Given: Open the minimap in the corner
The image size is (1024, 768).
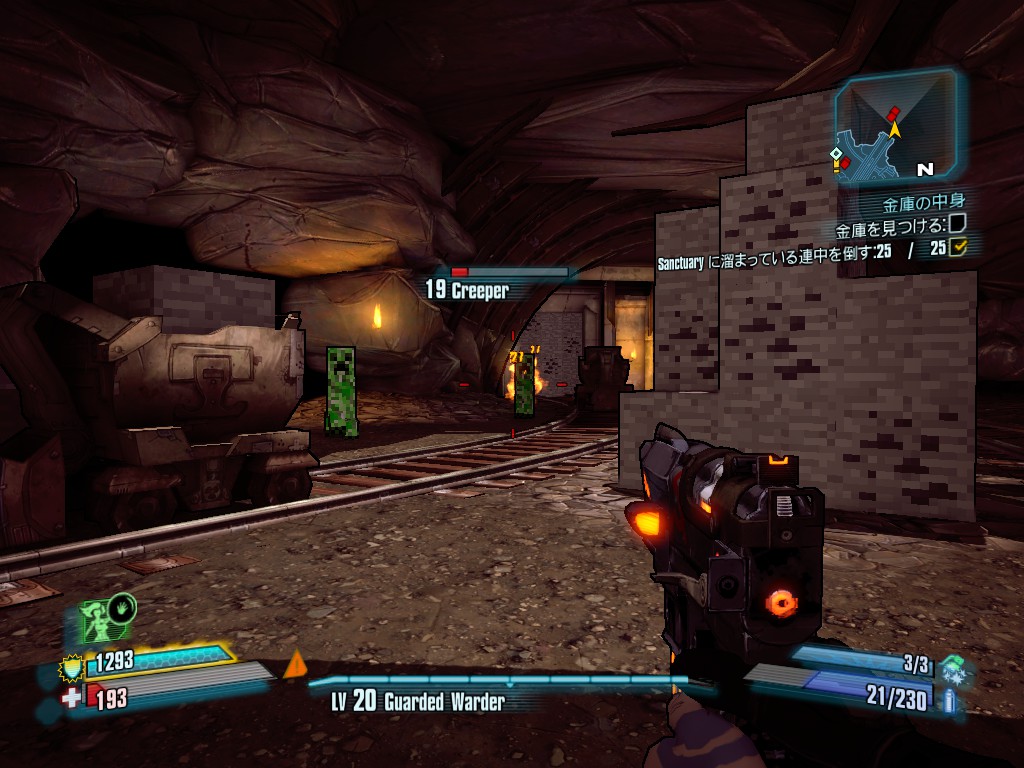Looking at the screenshot, I should pos(896,126).
